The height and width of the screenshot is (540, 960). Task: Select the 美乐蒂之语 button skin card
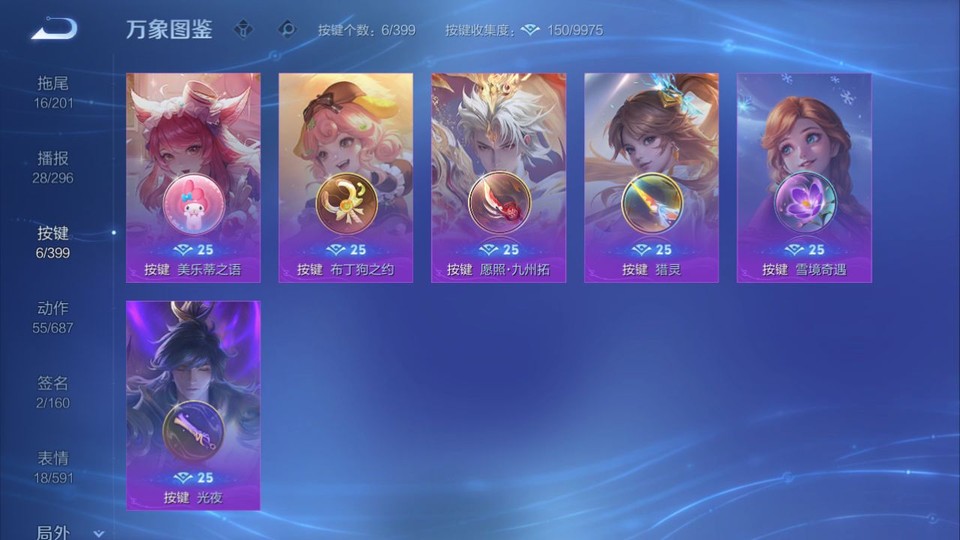point(193,177)
